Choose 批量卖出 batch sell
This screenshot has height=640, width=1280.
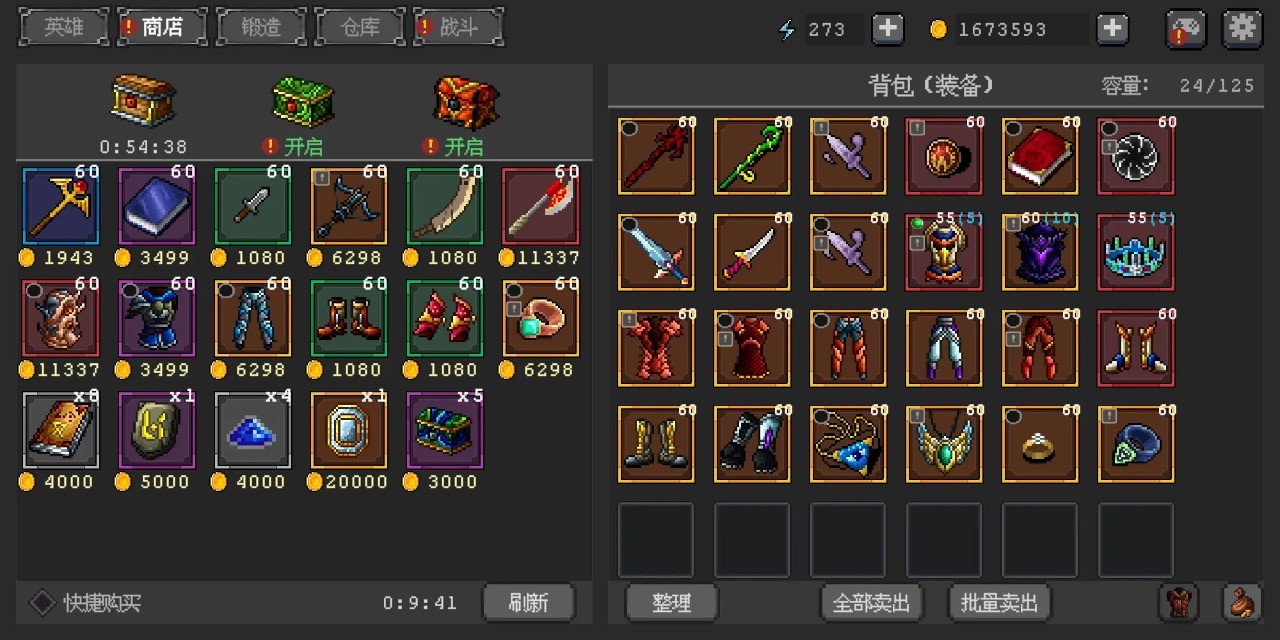[x=999, y=603]
